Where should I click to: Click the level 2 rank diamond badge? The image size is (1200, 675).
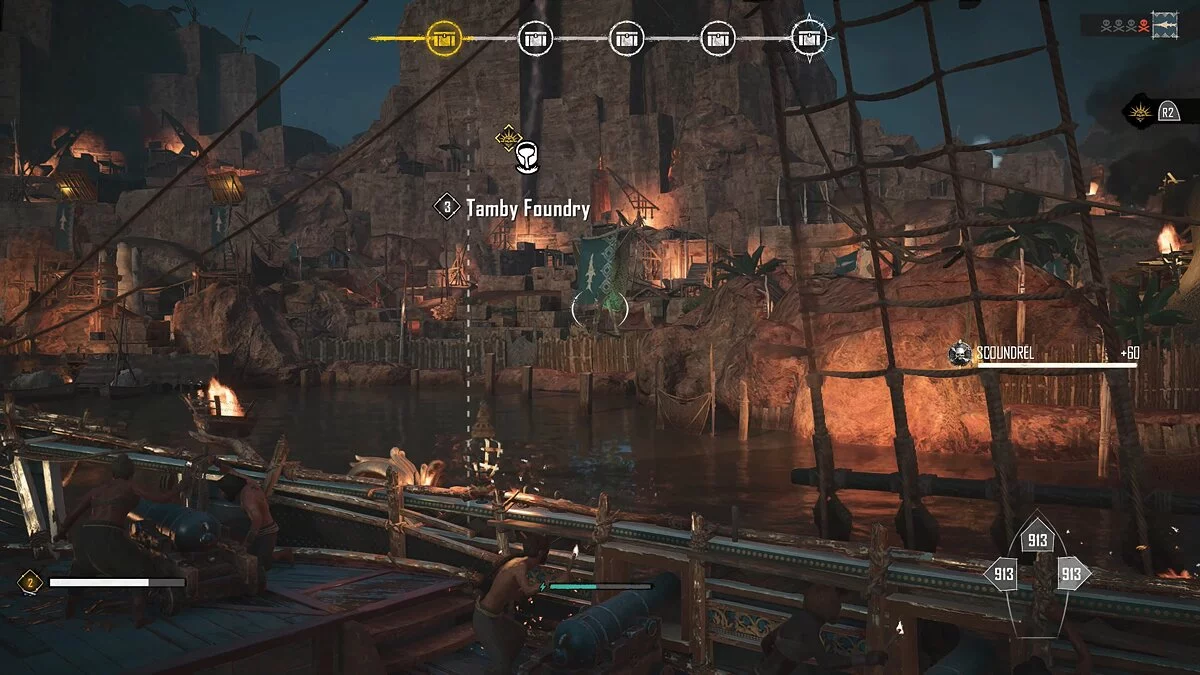pos(31,582)
